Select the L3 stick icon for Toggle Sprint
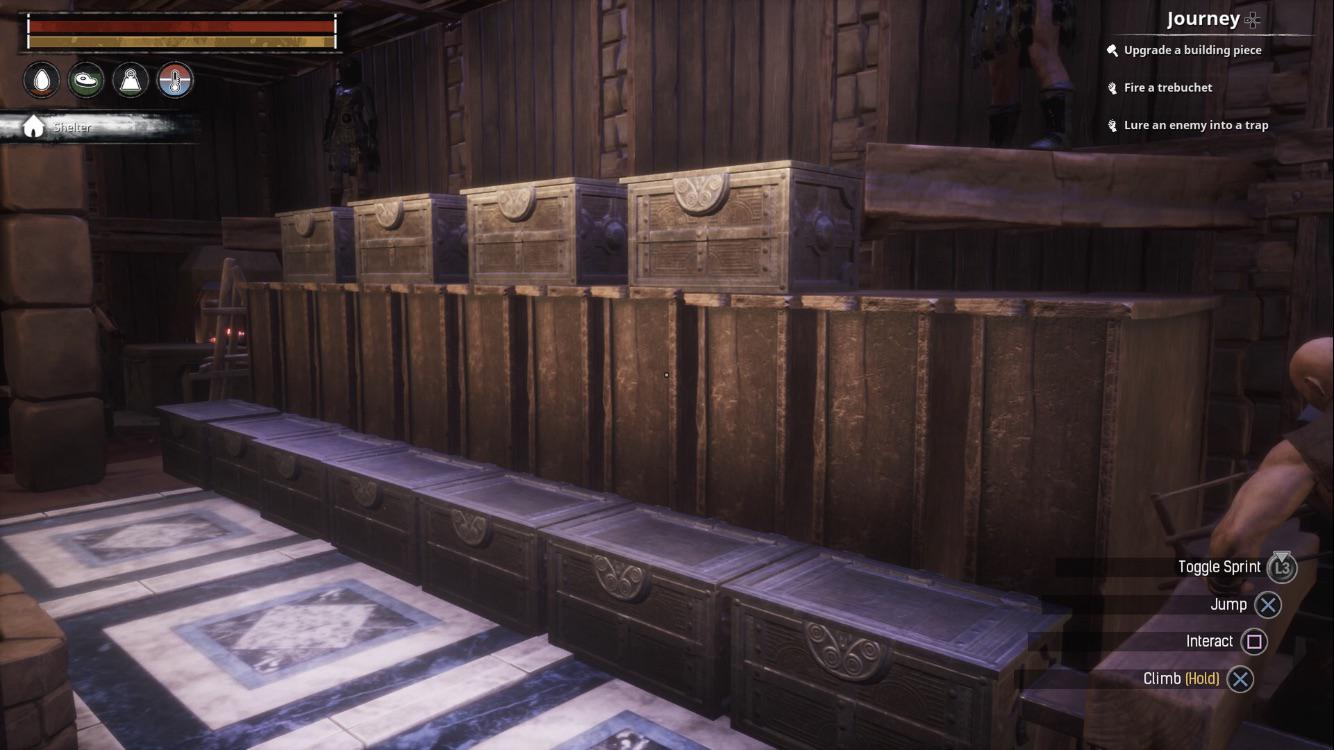This screenshot has height=750, width=1334. coord(1281,567)
